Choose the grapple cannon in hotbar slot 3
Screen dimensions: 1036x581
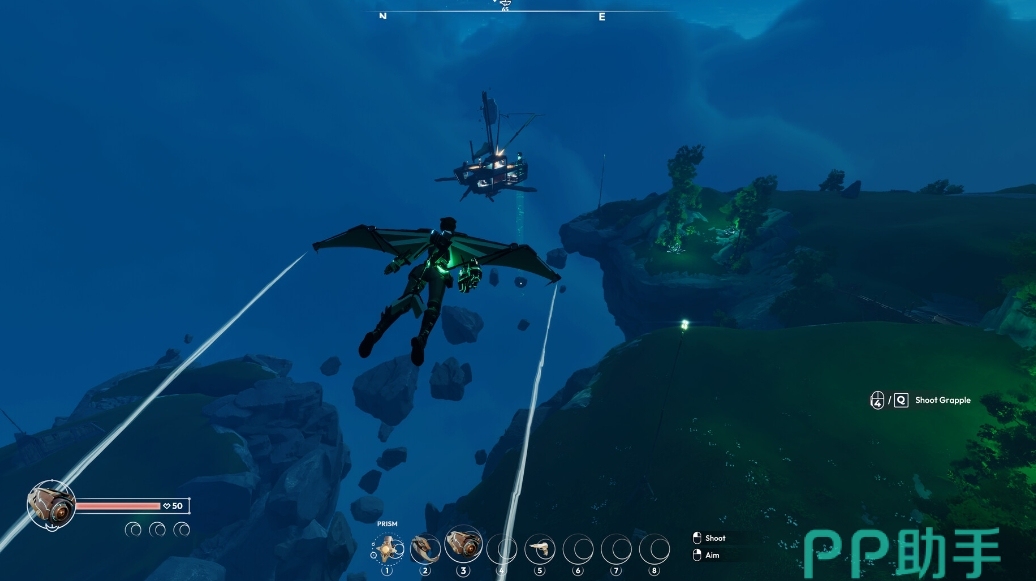point(463,545)
